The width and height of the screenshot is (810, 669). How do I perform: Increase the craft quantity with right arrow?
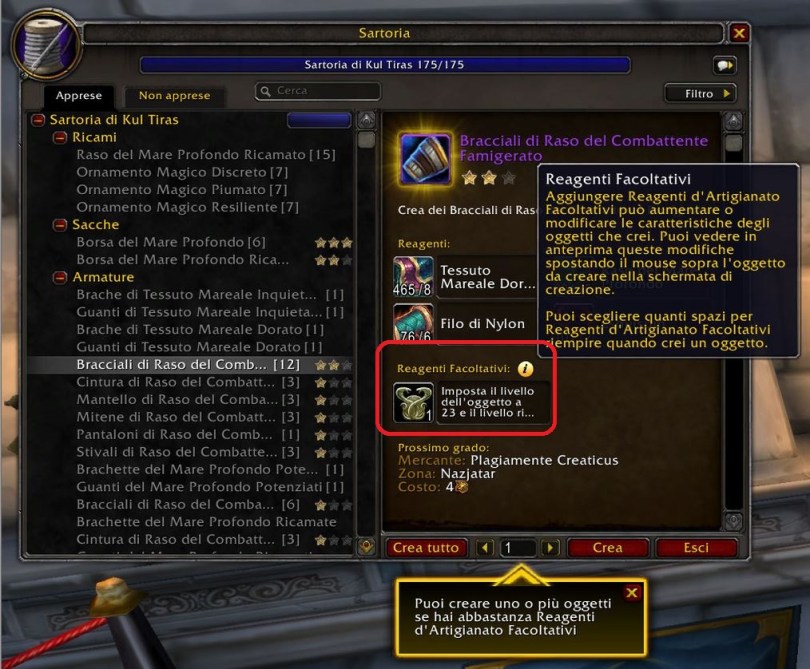549,548
